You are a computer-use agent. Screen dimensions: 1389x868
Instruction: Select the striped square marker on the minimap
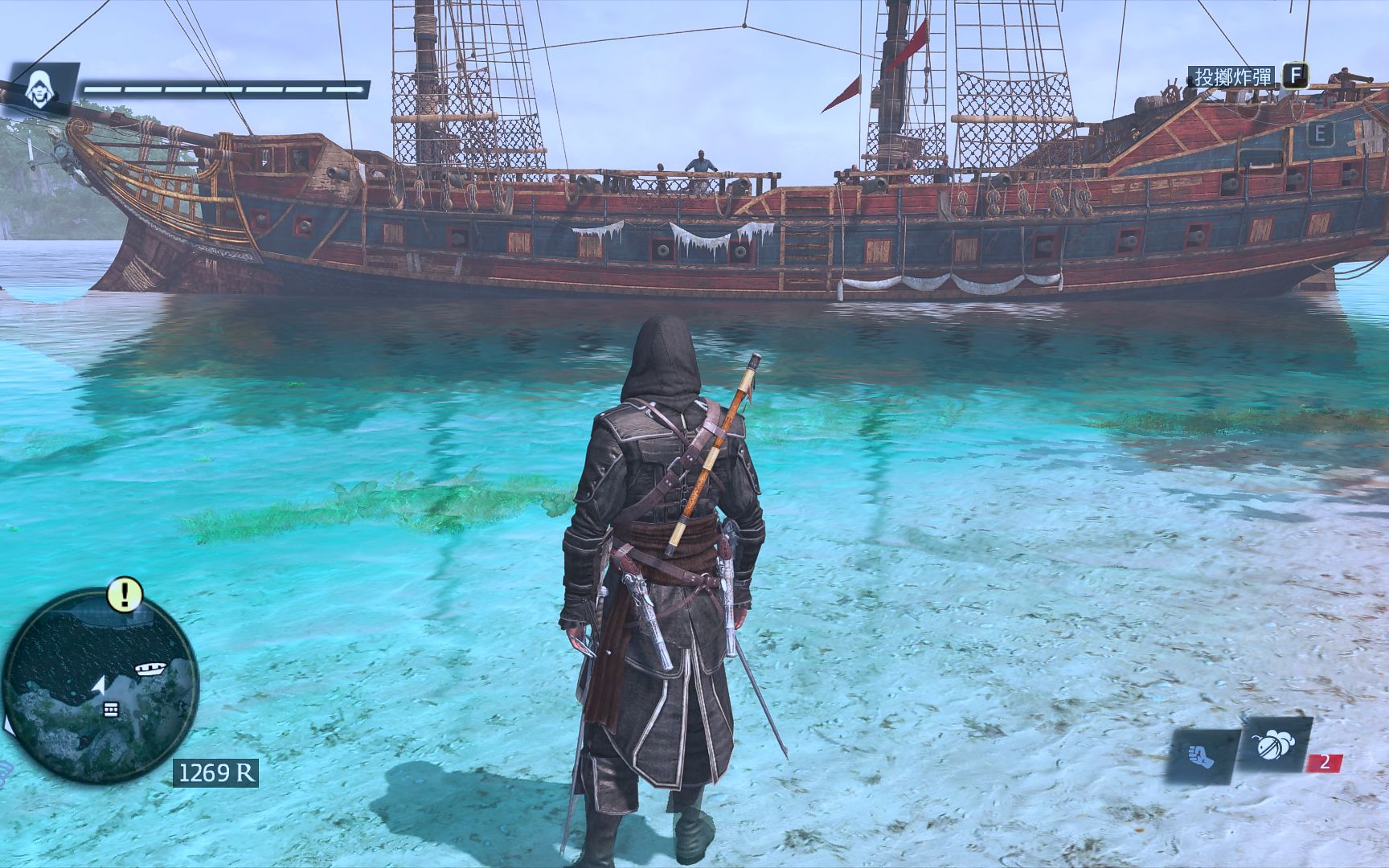111,708
